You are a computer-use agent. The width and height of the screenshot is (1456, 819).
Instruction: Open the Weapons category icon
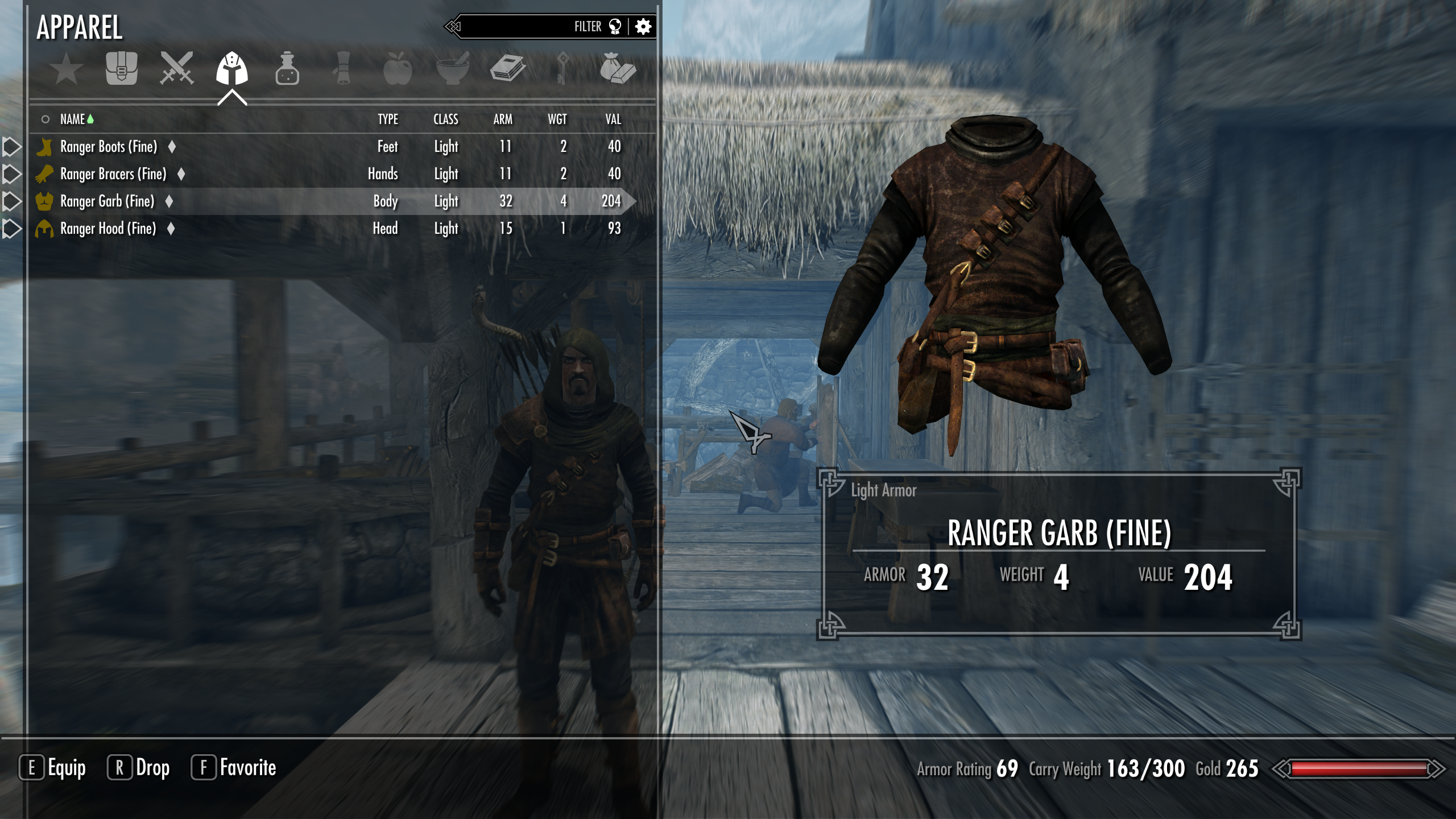[x=176, y=69]
